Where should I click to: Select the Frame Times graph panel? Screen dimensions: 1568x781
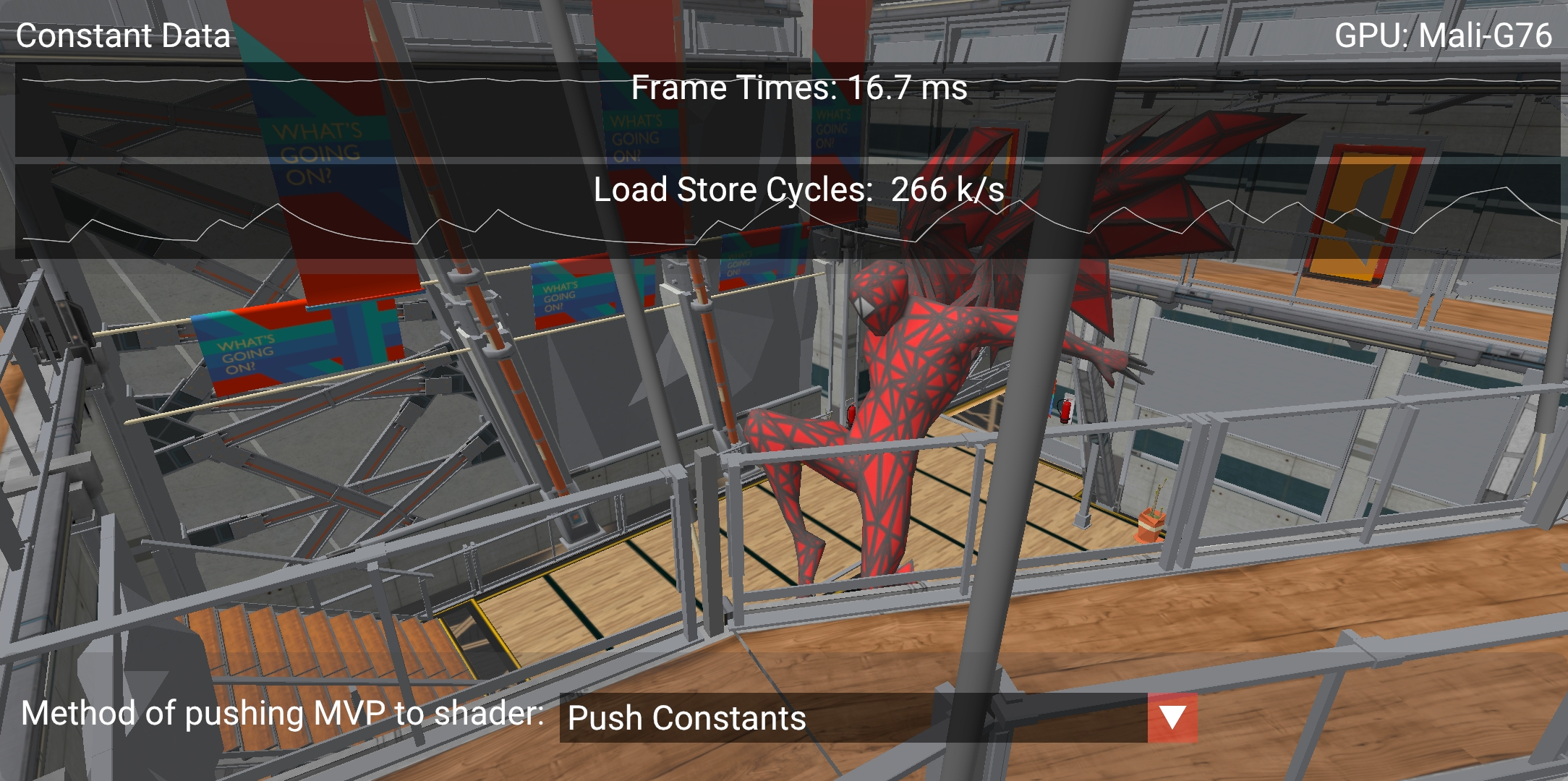[787, 111]
